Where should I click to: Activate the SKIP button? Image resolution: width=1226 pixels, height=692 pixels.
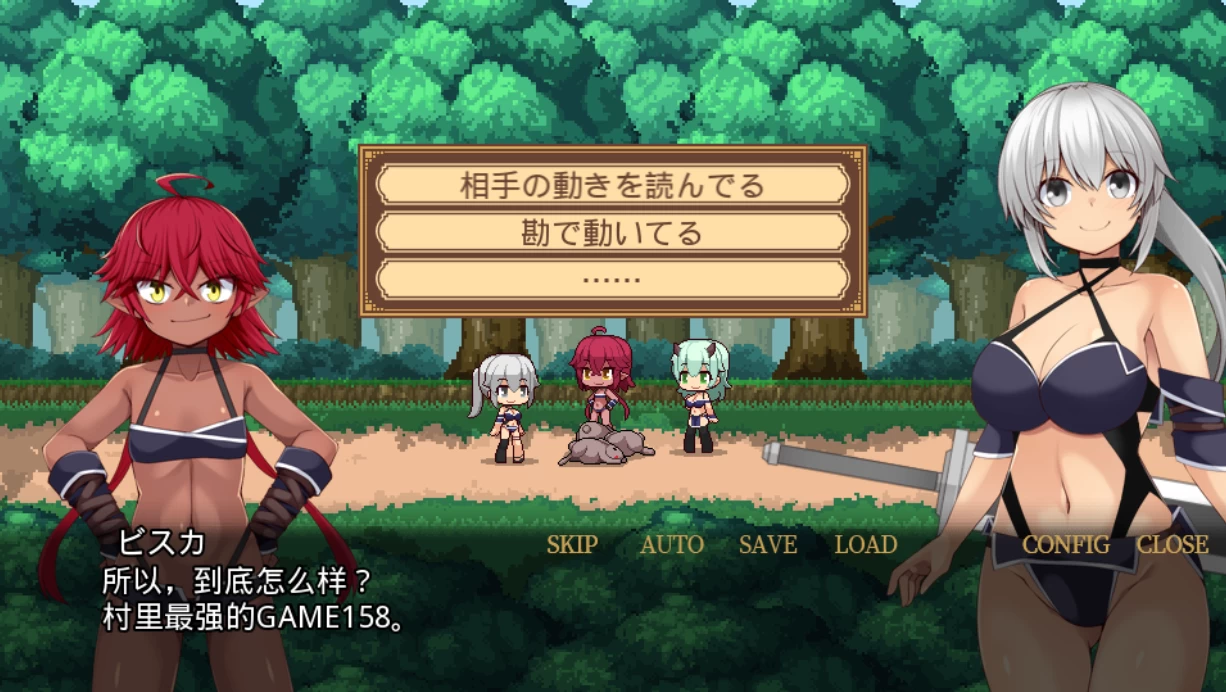click(x=572, y=545)
